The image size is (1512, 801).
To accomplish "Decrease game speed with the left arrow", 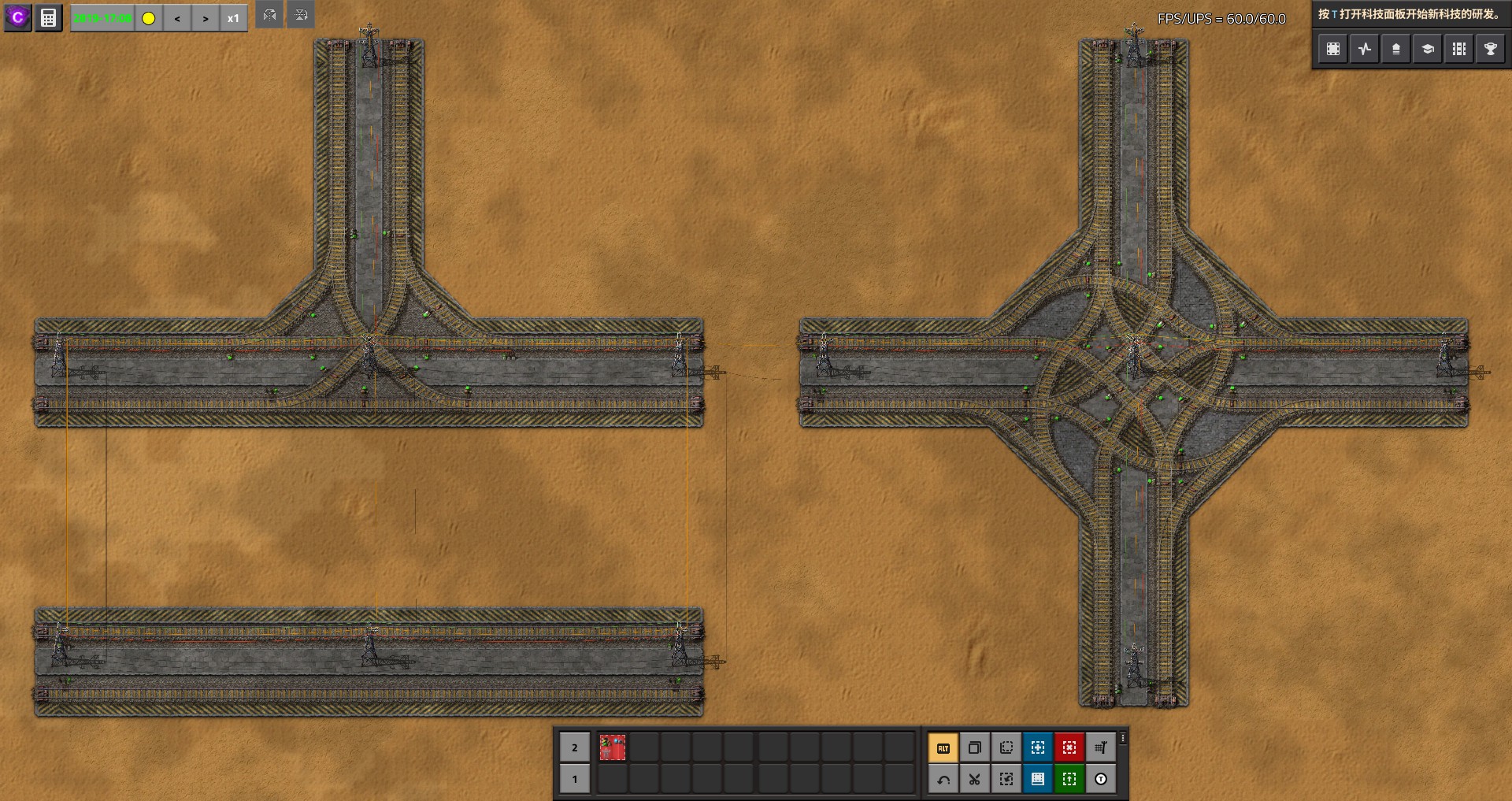I will [177, 18].
